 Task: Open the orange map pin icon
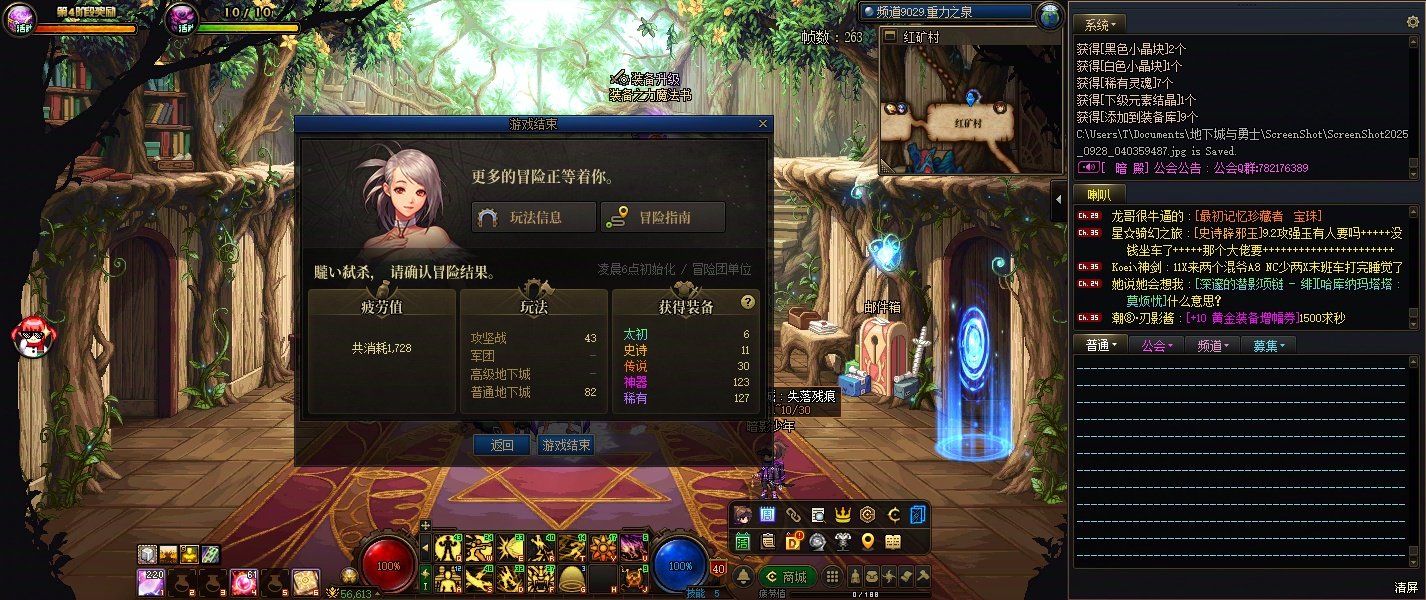pos(867,541)
